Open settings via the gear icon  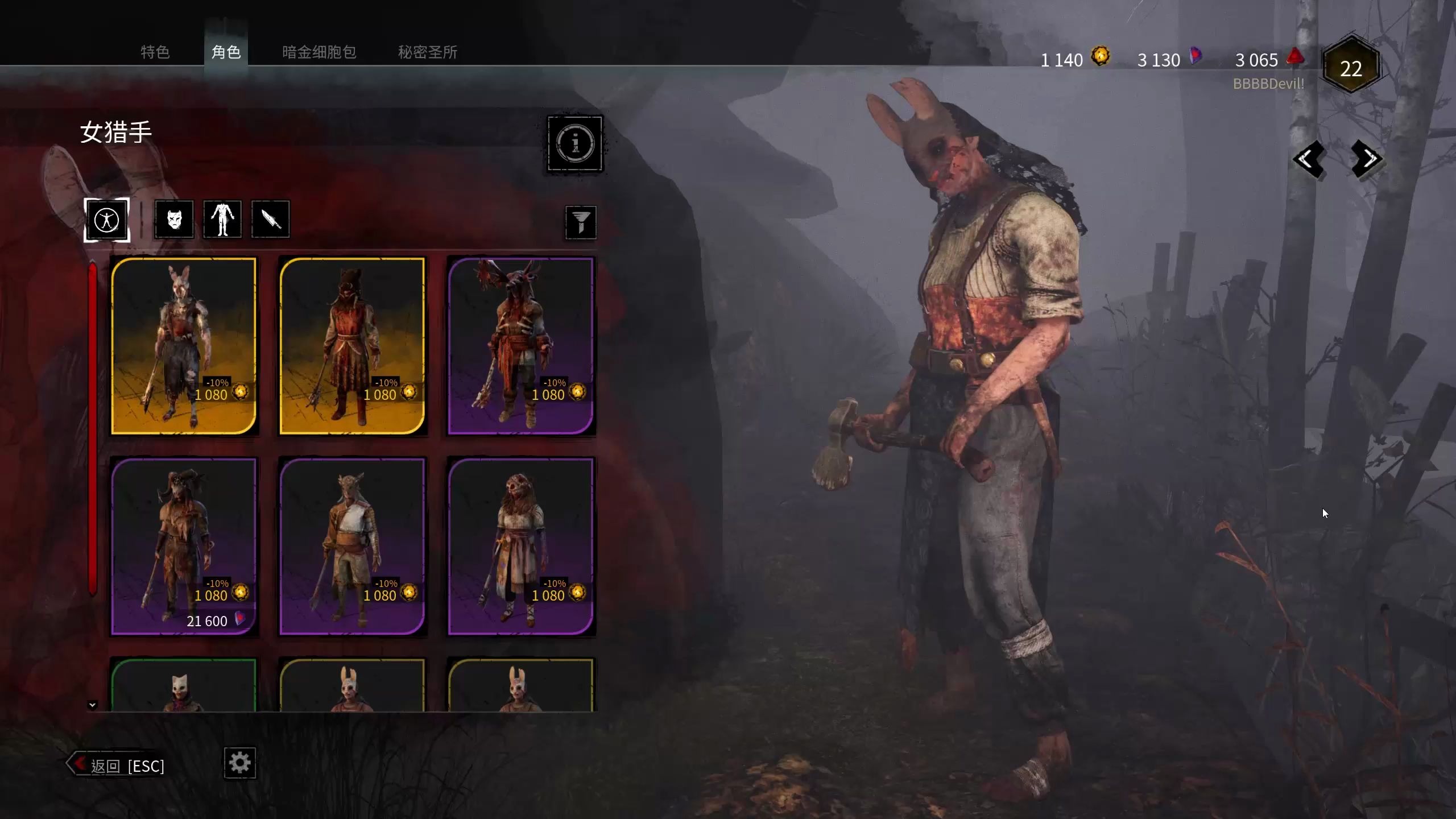(x=239, y=763)
